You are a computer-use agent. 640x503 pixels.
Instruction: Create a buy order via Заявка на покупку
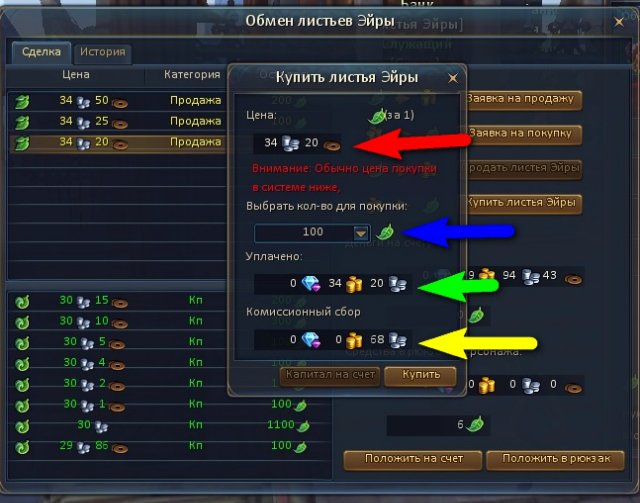tap(523, 133)
